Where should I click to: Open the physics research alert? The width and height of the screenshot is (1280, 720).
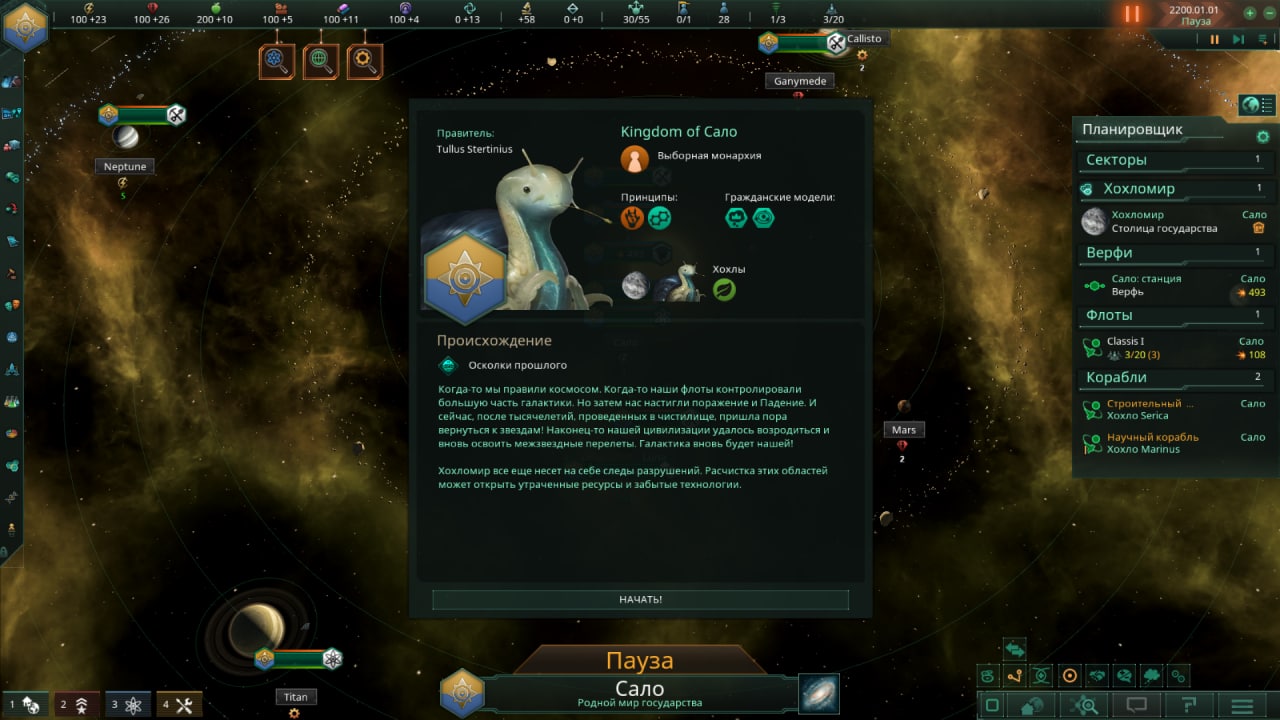[x=277, y=62]
